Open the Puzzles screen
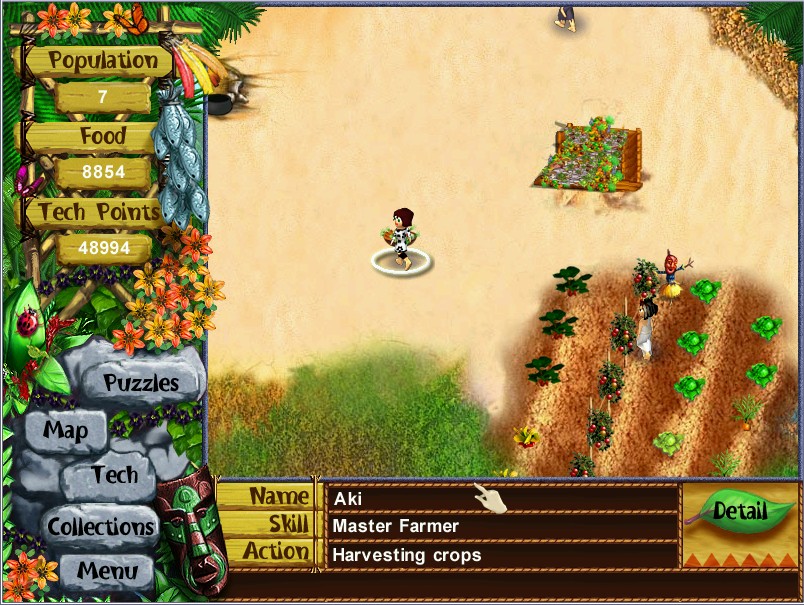Viewport: 804px width, 605px height. pyautogui.click(x=141, y=383)
